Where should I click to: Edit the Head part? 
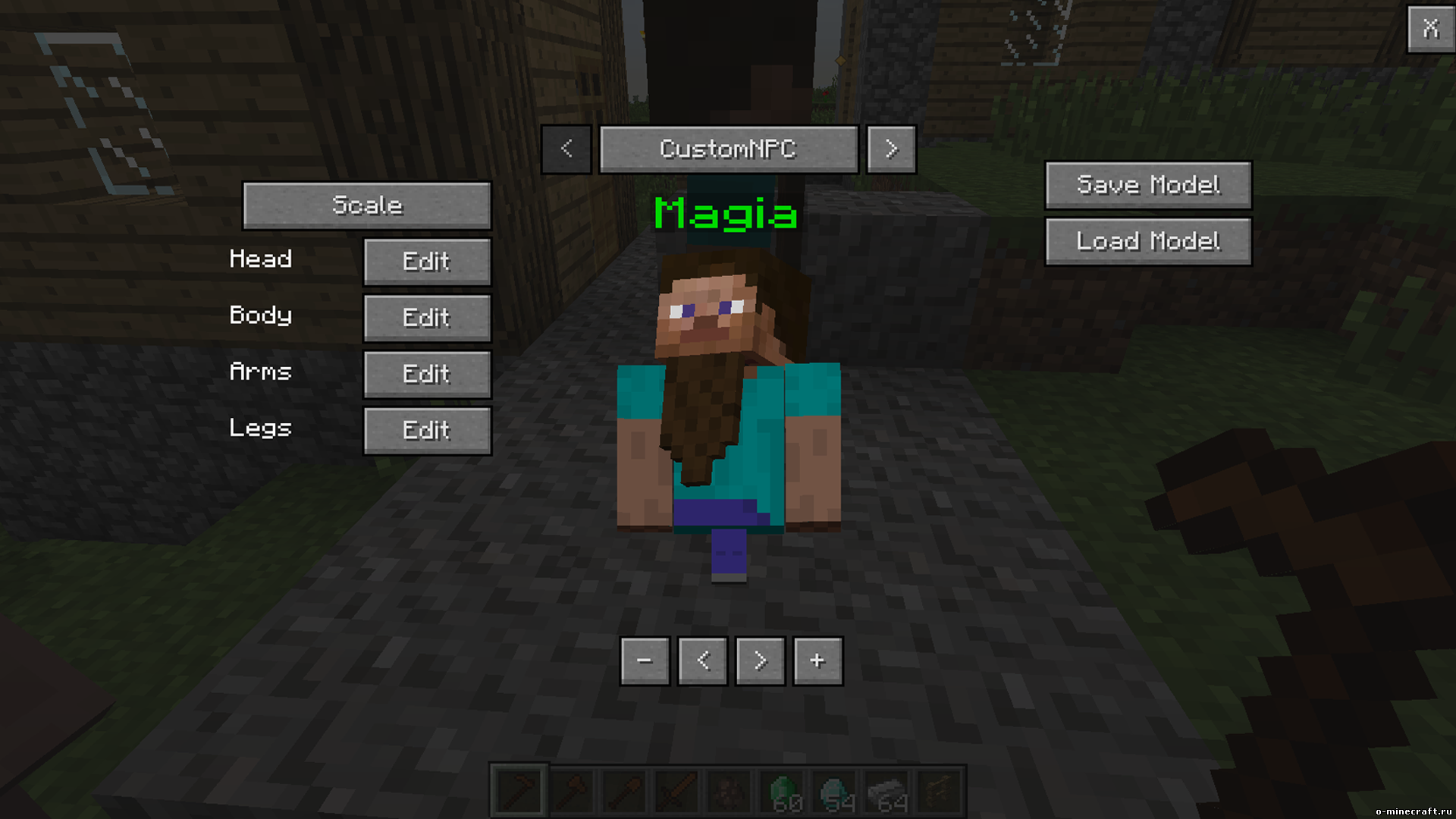(427, 261)
